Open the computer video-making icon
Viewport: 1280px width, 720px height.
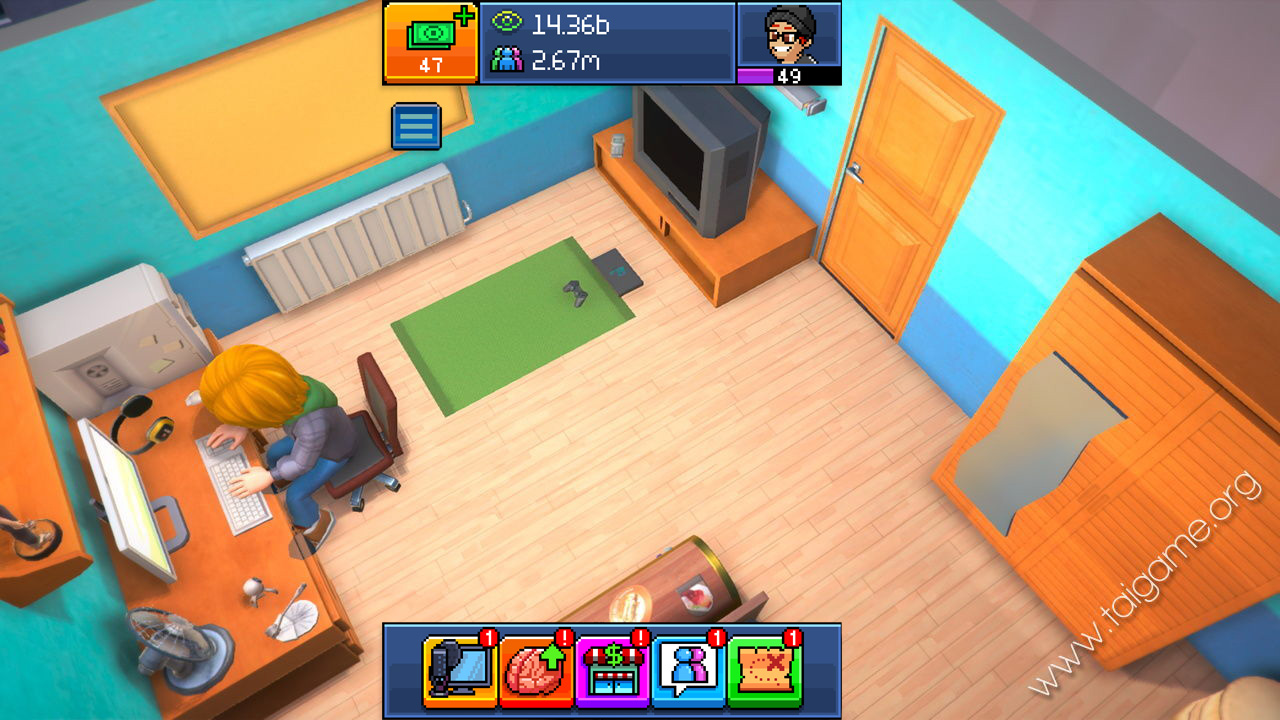(460, 670)
